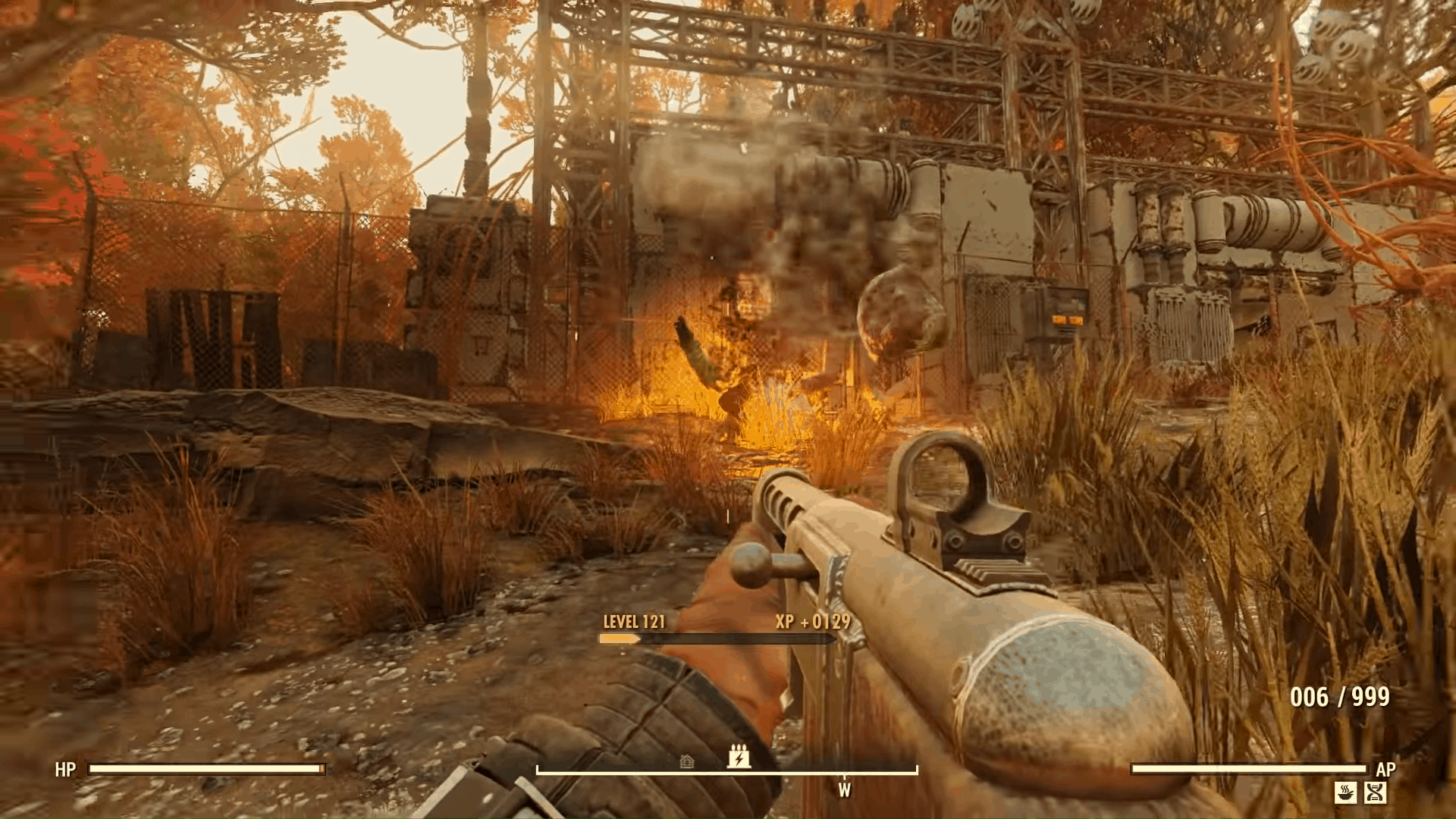
Task: Toggle the hunger indicator above AP bar
Action: click(x=1346, y=792)
